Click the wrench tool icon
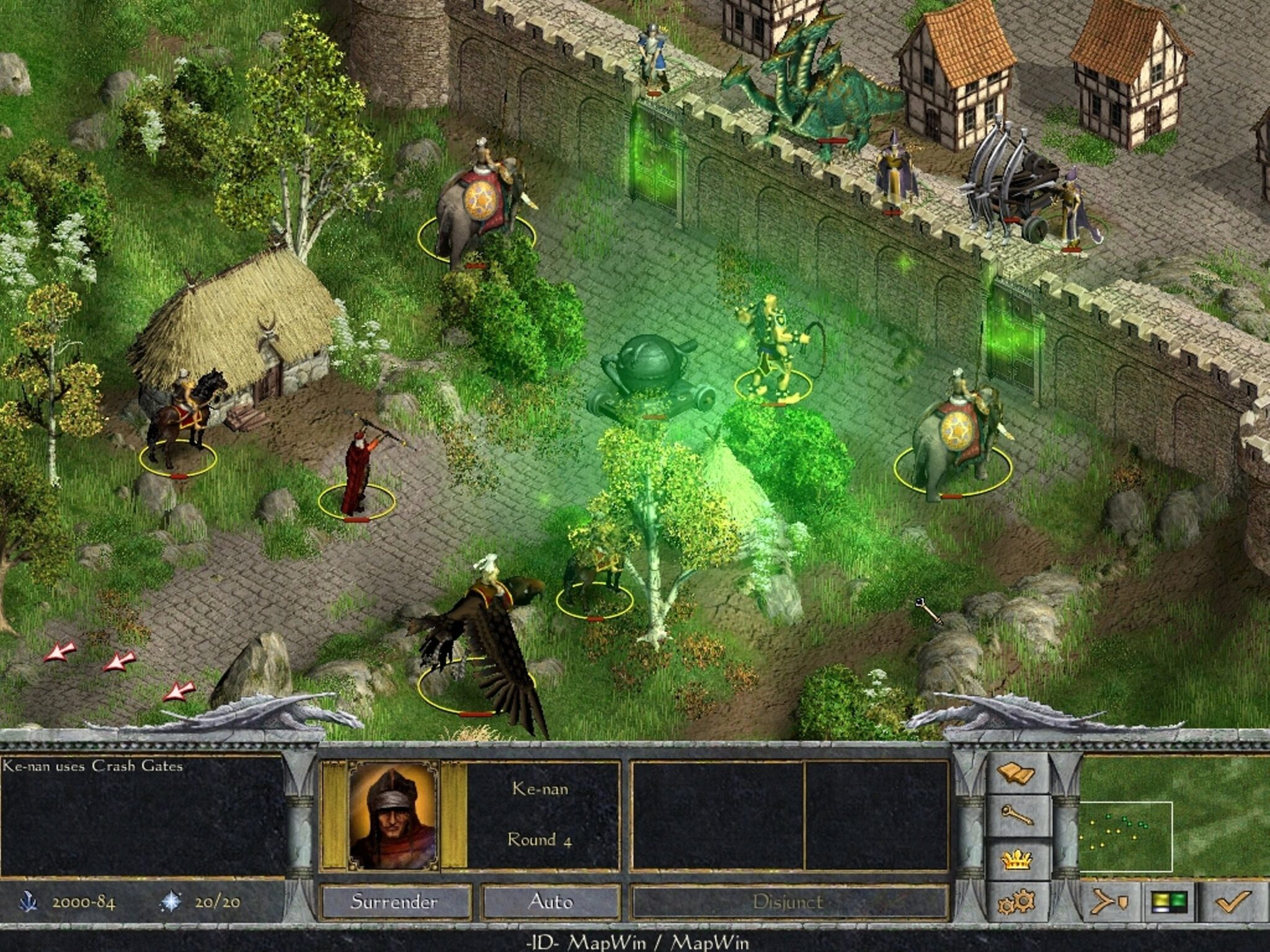The width and height of the screenshot is (1270, 952). coord(1016,816)
